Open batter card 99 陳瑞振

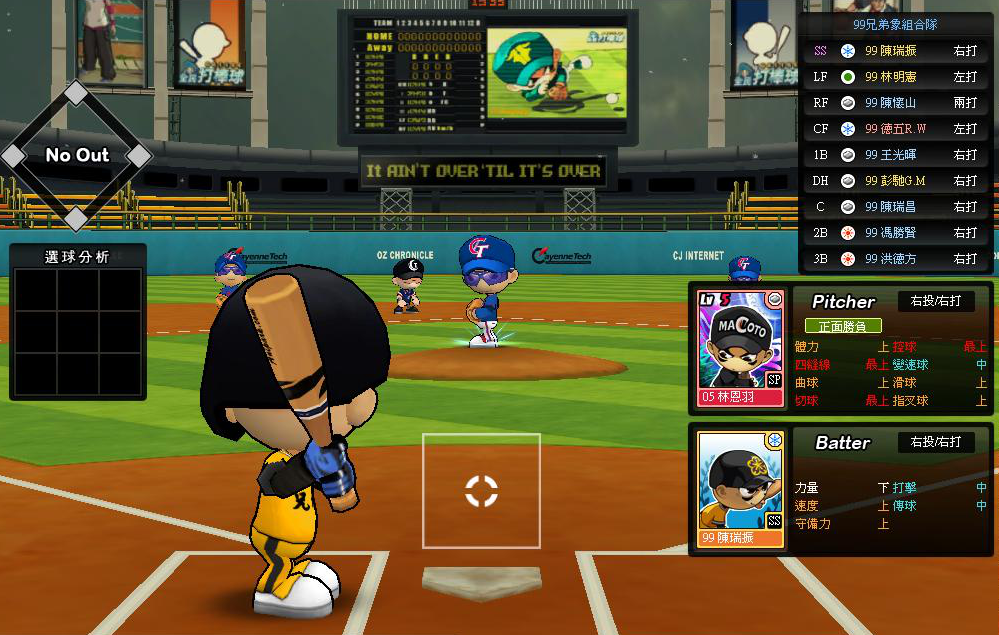(x=740, y=489)
